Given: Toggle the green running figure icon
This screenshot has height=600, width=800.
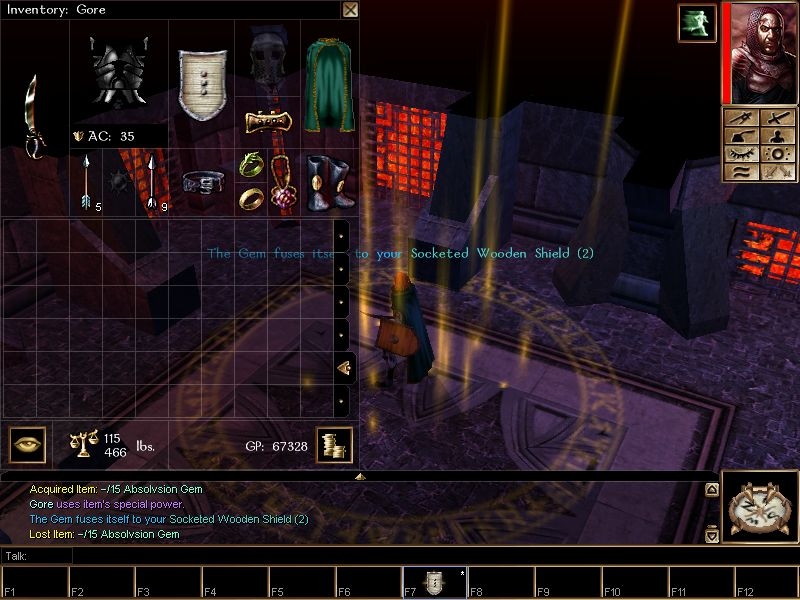Looking at the screenshot, I should pos(696,22).
